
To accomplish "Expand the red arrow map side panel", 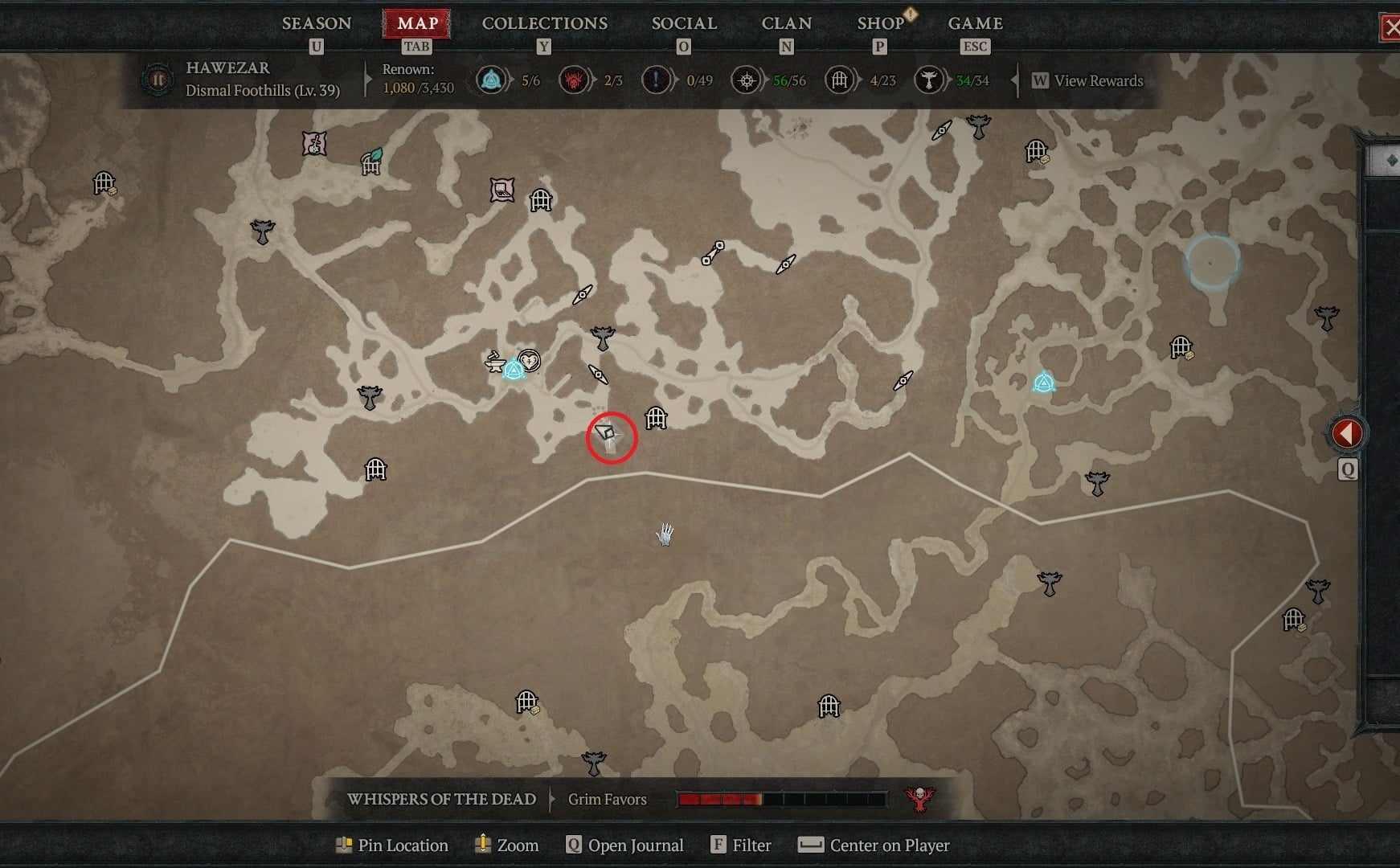I will coord(1347,432).
